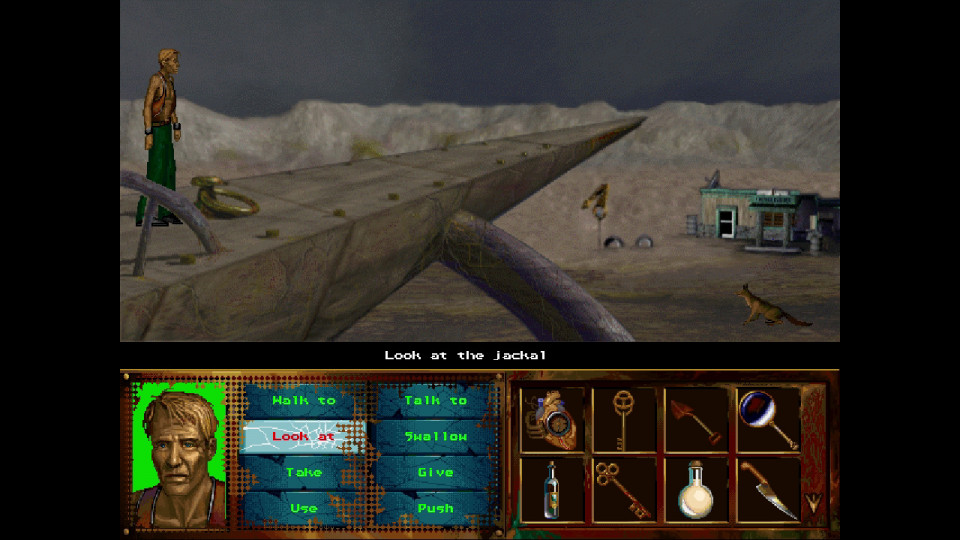Activate the Take verb
The height and width of the screenshot is (540, 960).
pos(304,472)
